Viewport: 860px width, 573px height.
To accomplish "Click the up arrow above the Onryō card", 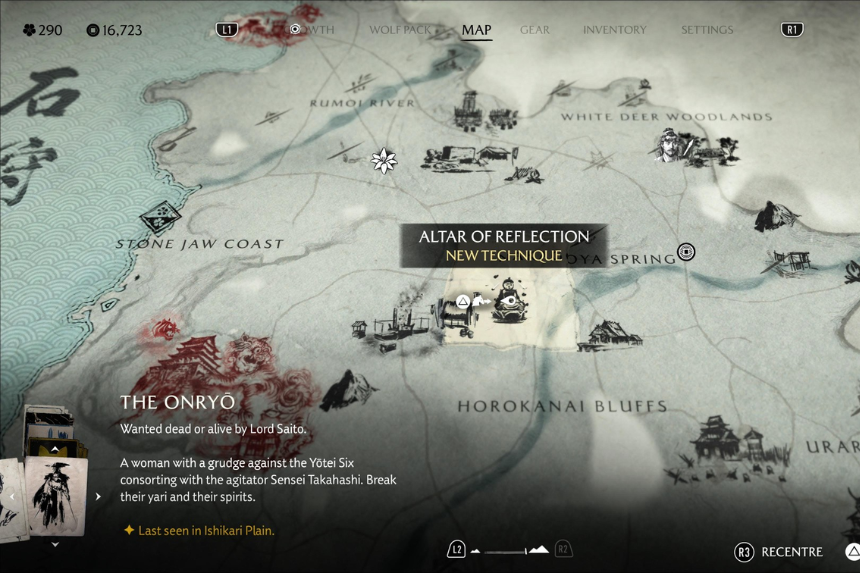I will tap(55, 449).
